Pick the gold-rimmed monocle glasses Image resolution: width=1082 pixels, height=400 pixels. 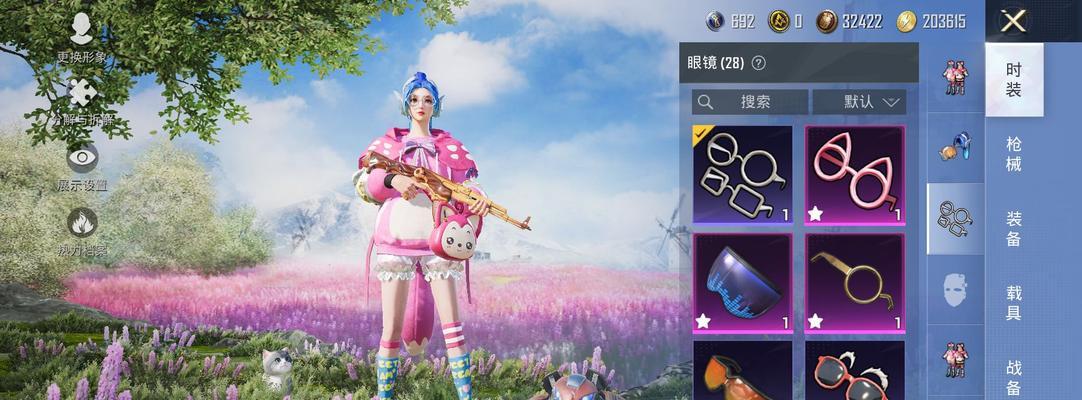(855, 282)
